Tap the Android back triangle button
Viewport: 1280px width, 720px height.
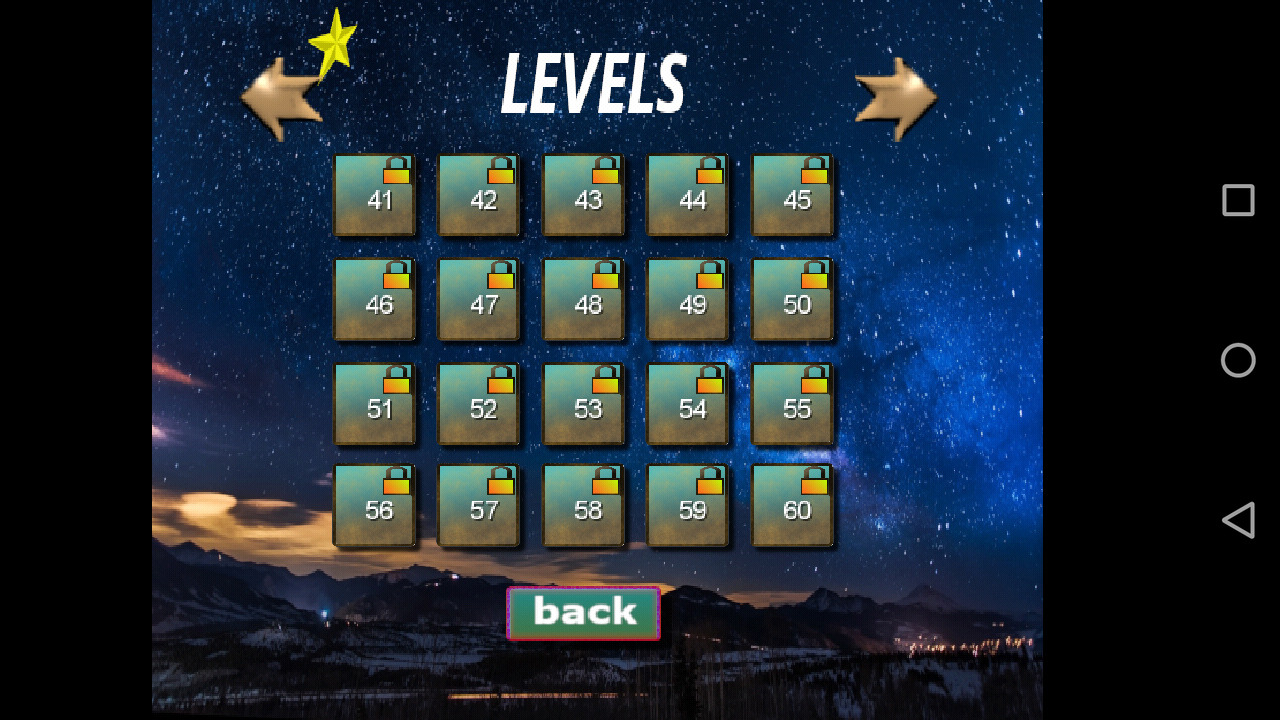pos(1238,520)
